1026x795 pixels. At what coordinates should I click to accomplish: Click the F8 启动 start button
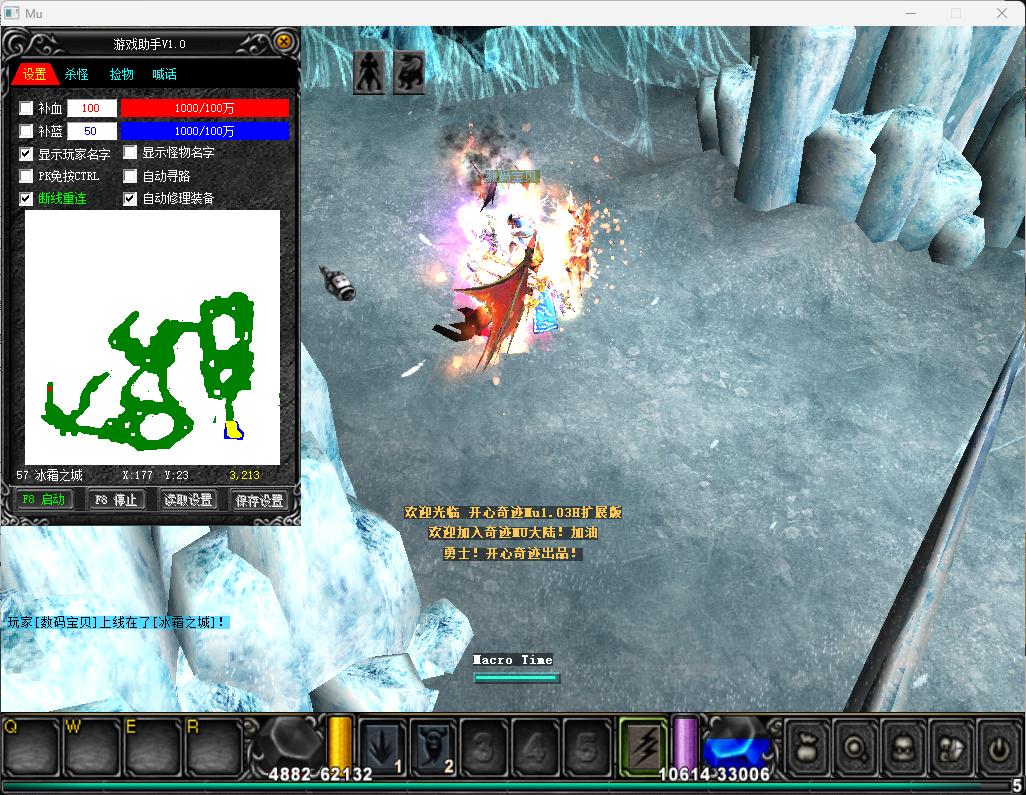pyautogui.click(x=44, y=500)
